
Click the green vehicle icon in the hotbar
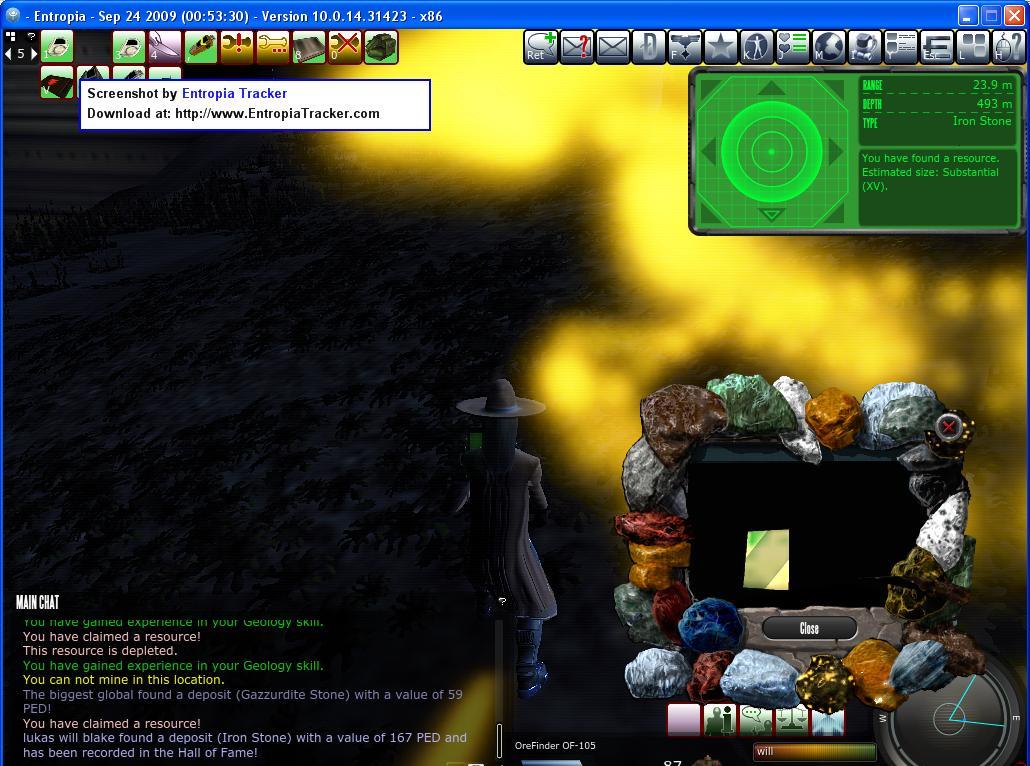click(x=381, y=46)
